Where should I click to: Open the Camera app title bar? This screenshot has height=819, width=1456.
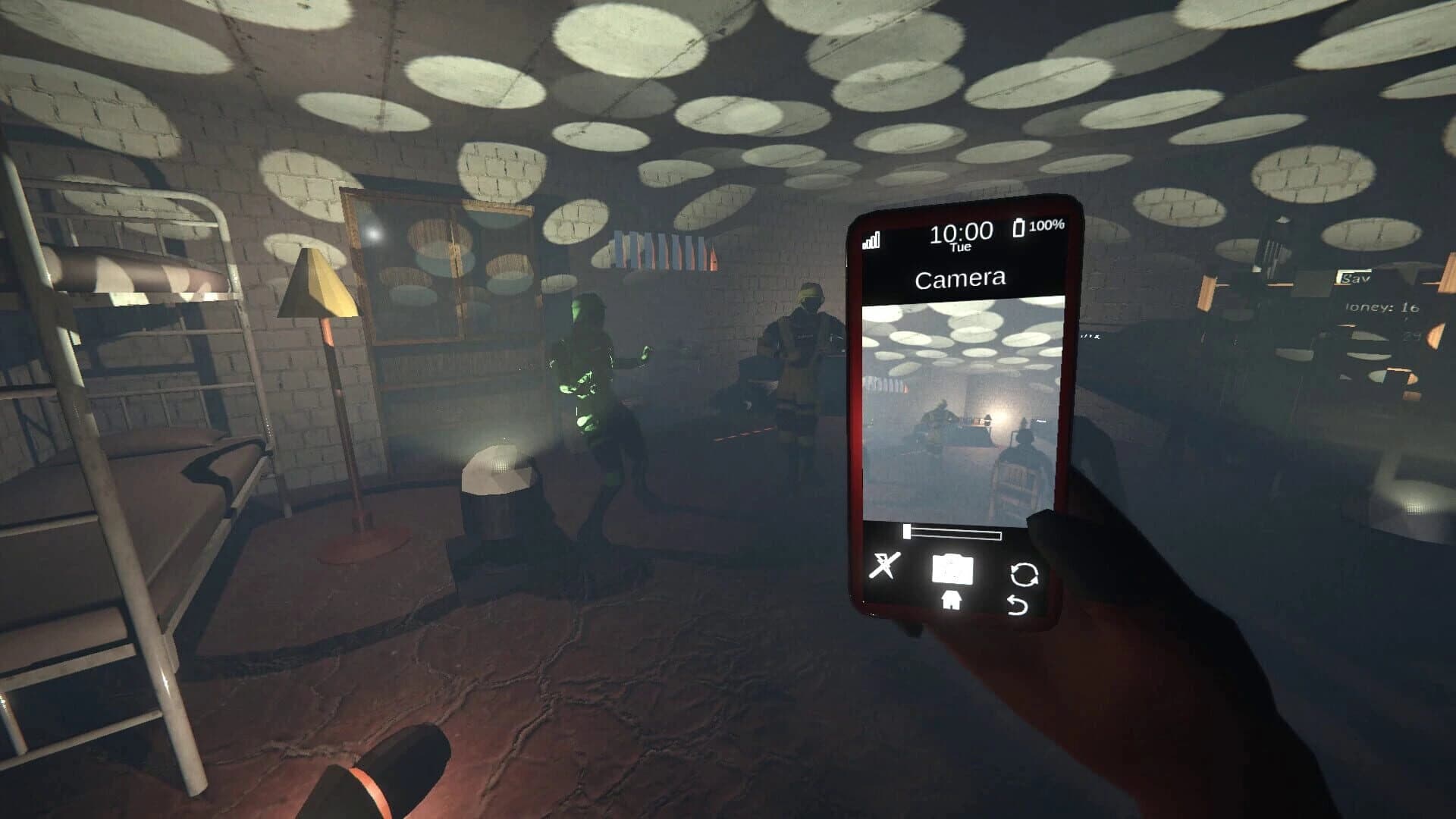coord(959,279)
